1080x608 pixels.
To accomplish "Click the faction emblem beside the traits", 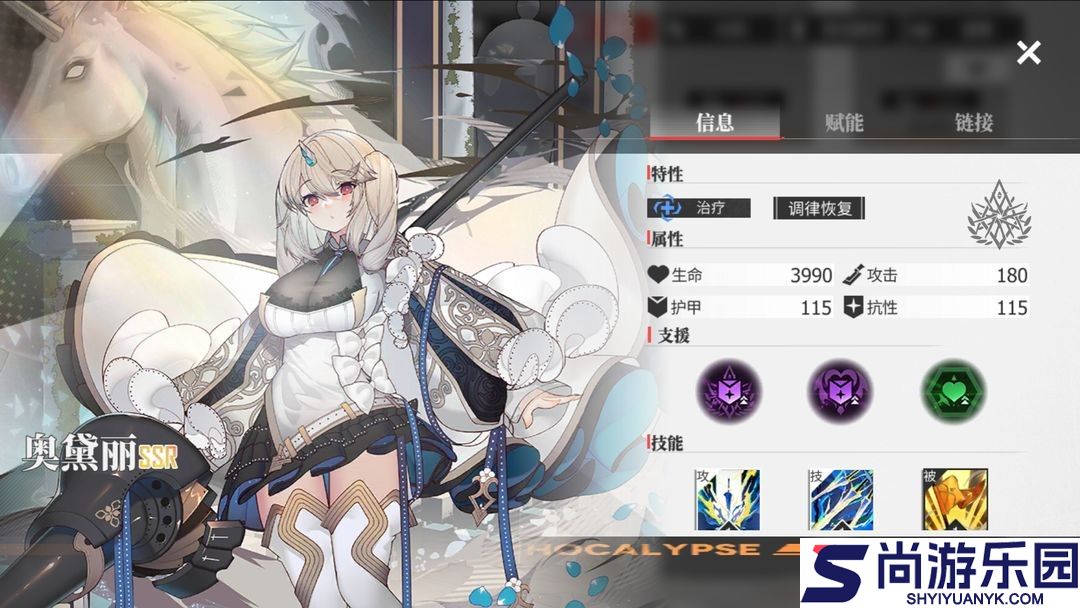I will point(999,213).
